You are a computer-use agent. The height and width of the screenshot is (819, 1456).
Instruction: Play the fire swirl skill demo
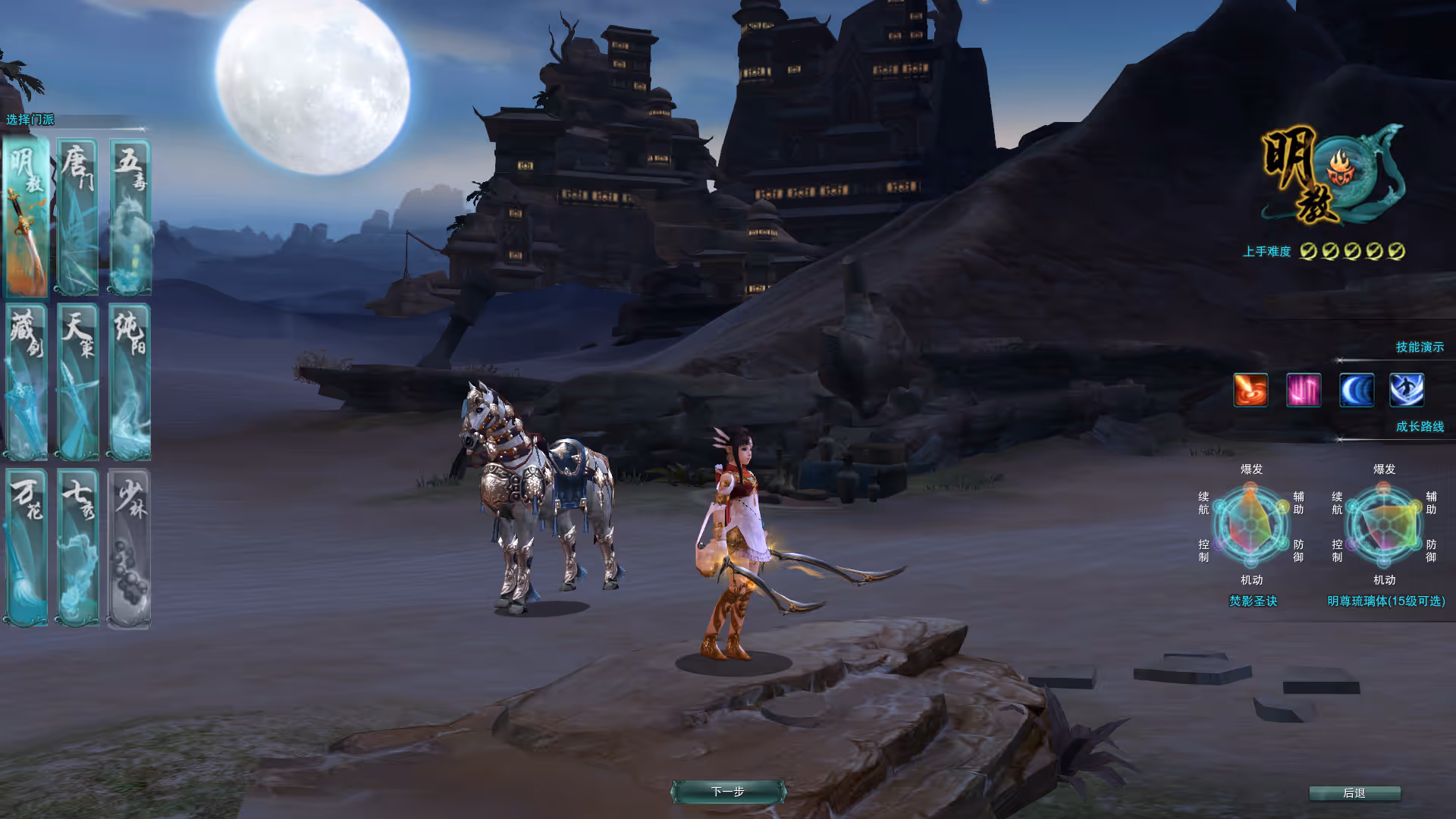(1250, 391)
